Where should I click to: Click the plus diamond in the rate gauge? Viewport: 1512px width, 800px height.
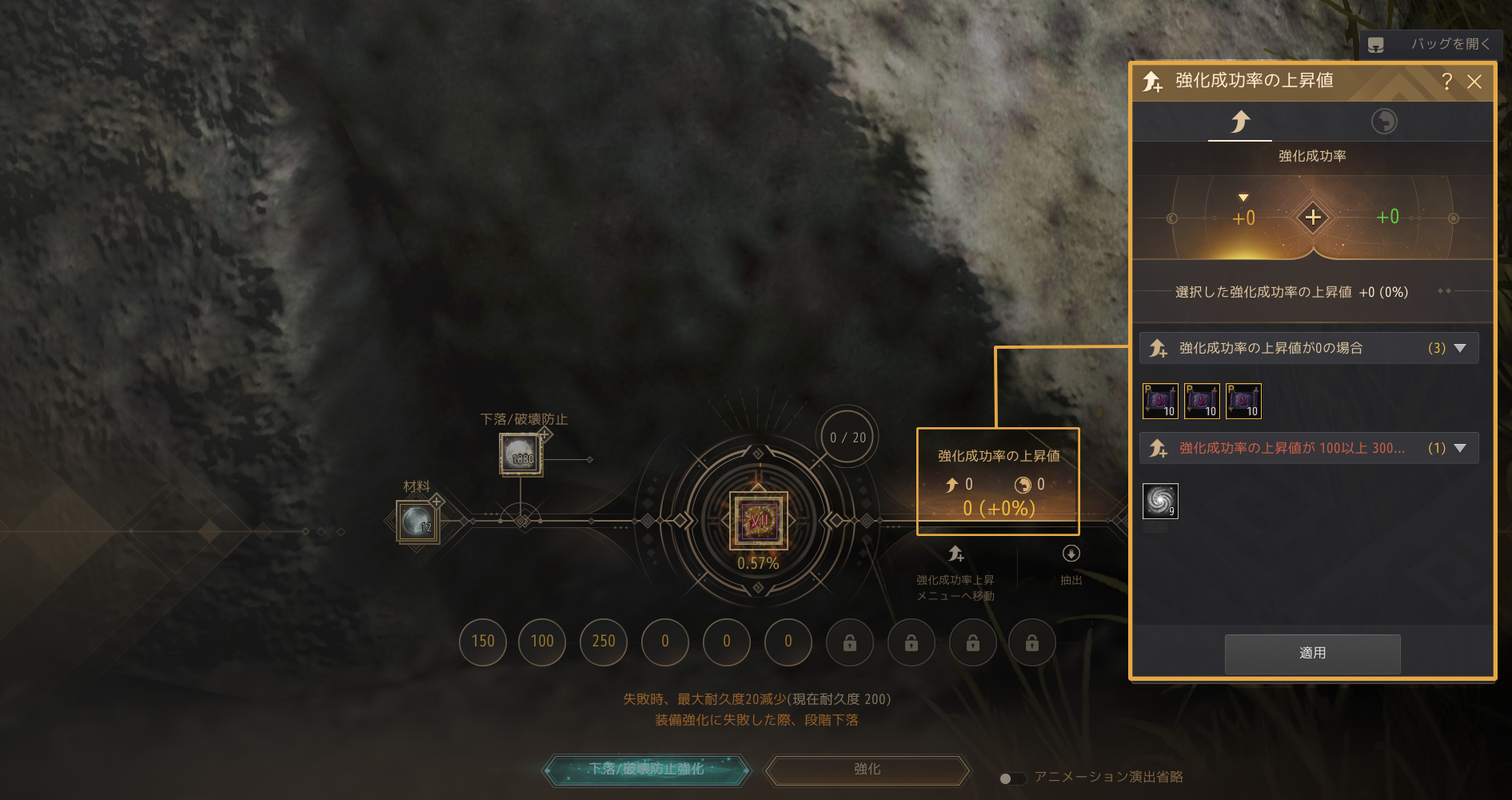pos(1313,217)
